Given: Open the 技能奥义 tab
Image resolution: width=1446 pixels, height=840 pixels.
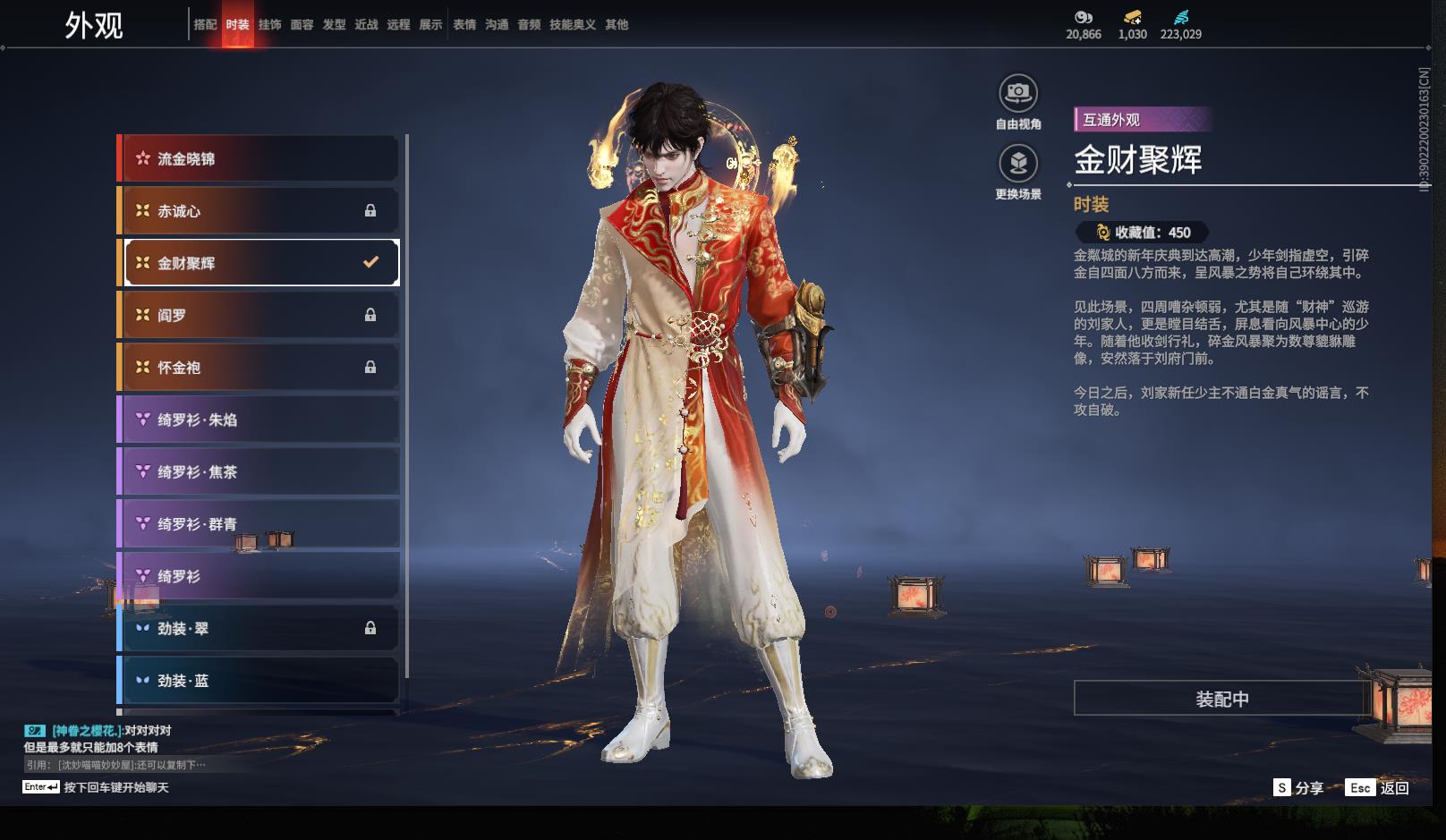Looking at the screenshot, I should (x=573, y=25).
